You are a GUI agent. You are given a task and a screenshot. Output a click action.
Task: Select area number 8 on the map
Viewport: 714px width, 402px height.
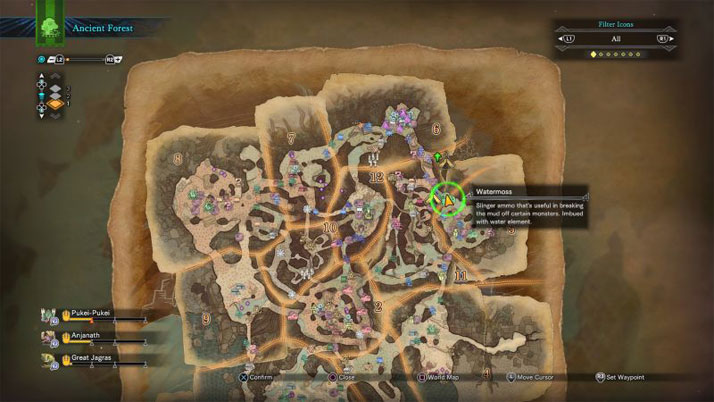click(x=178, y=157)
